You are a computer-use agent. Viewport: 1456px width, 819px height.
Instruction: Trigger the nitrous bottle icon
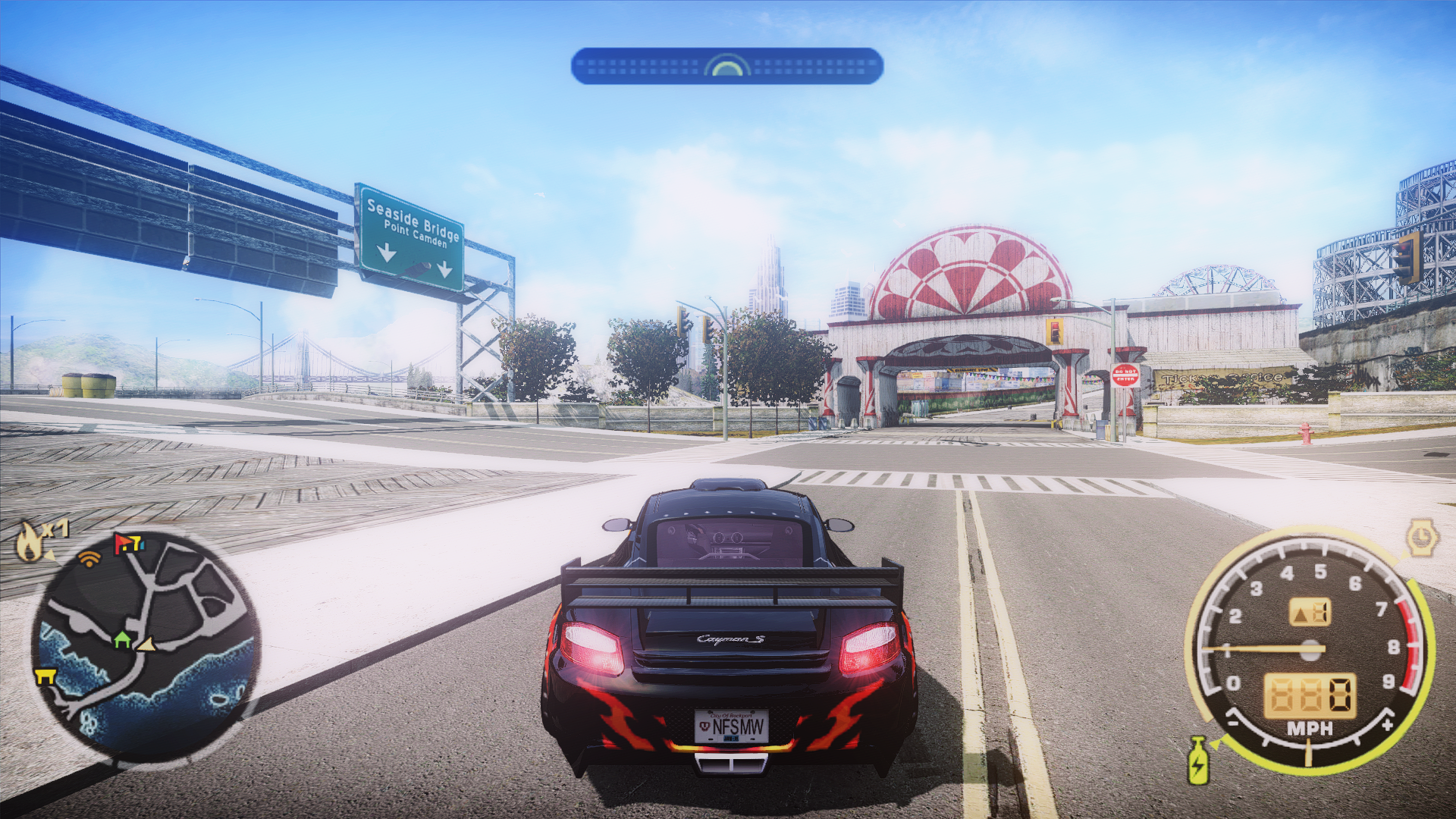pyautogui.click(x=1198, y=760)
